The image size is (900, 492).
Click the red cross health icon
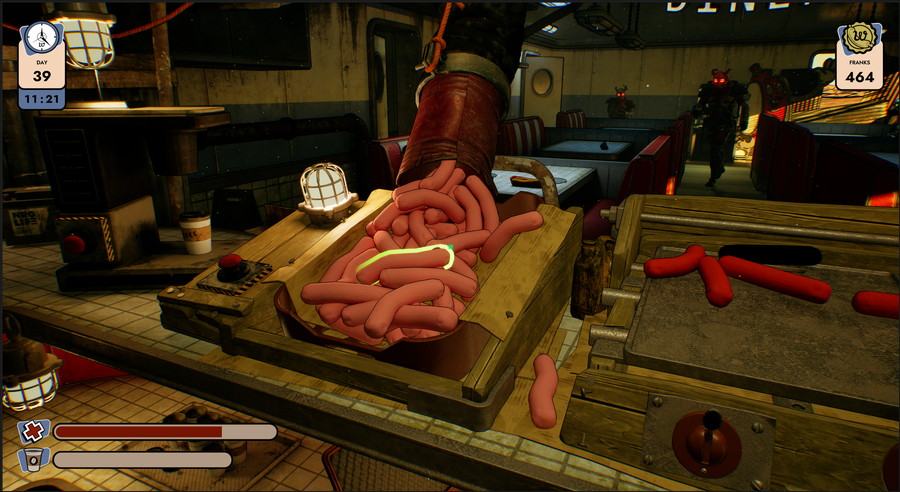coord(34,432)
